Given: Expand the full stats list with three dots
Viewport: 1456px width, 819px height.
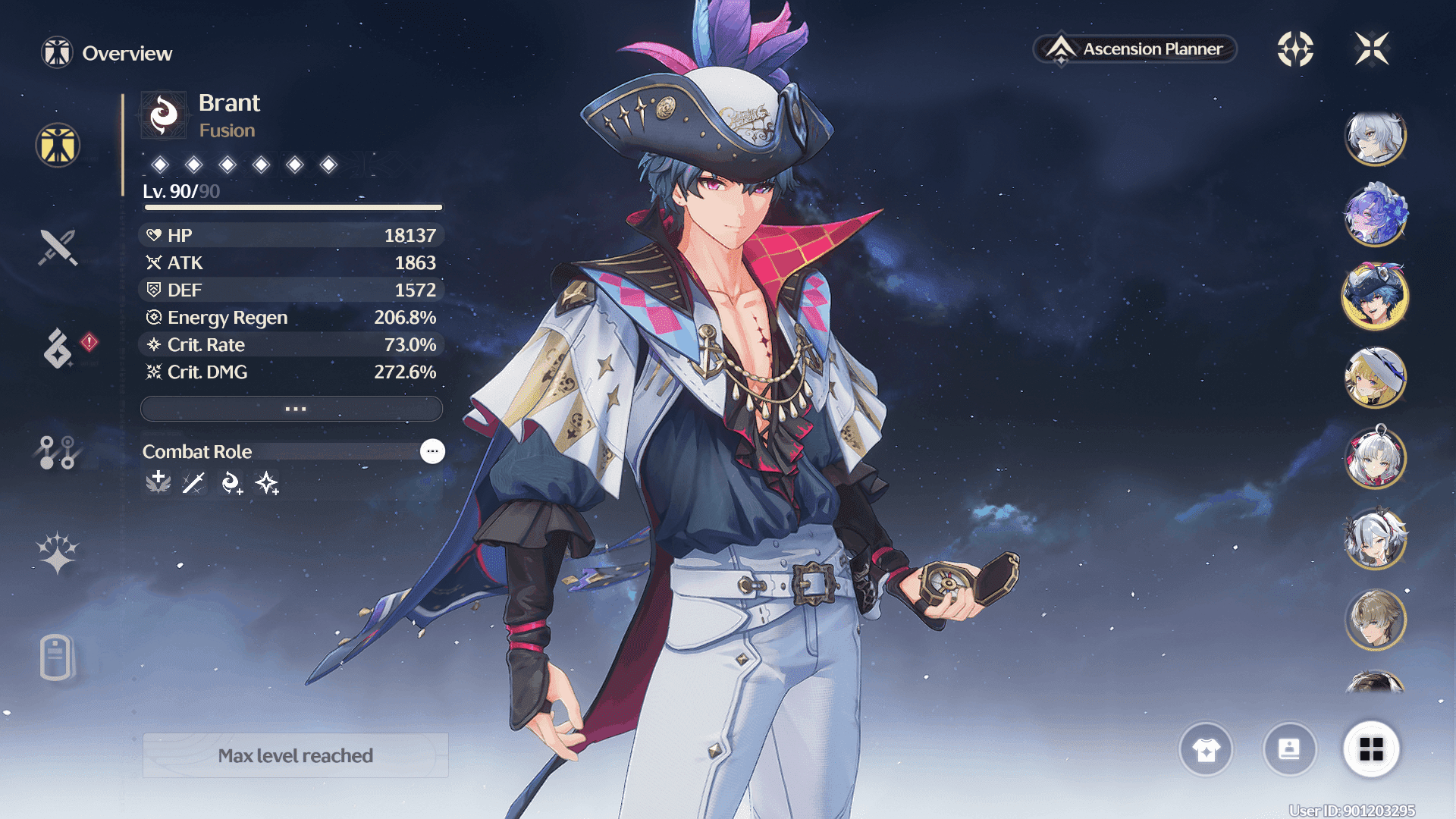Looking at the screenshot, I should (292, 409).
